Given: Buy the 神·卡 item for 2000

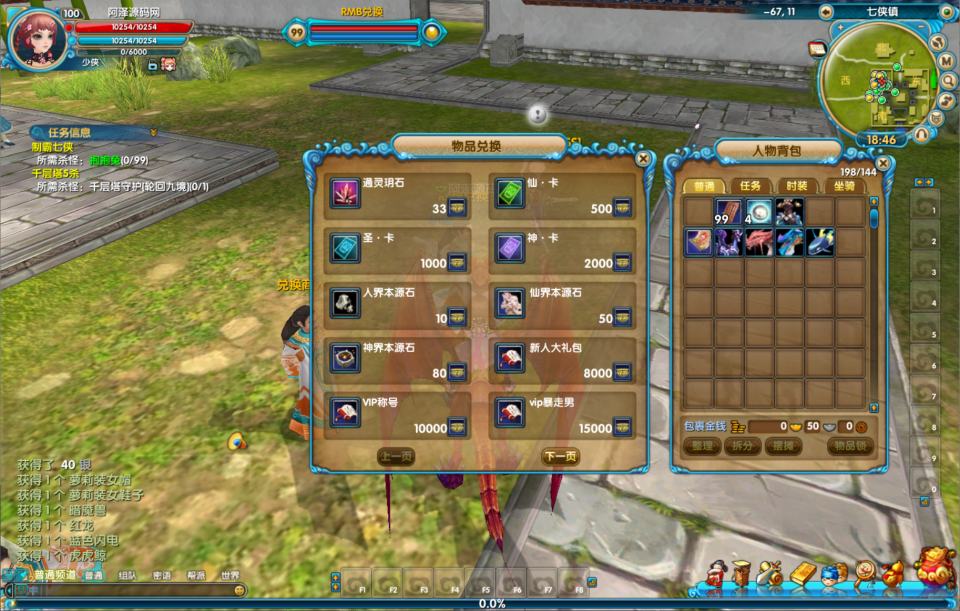Looking at the screenshot, I should tap(622, 263).
